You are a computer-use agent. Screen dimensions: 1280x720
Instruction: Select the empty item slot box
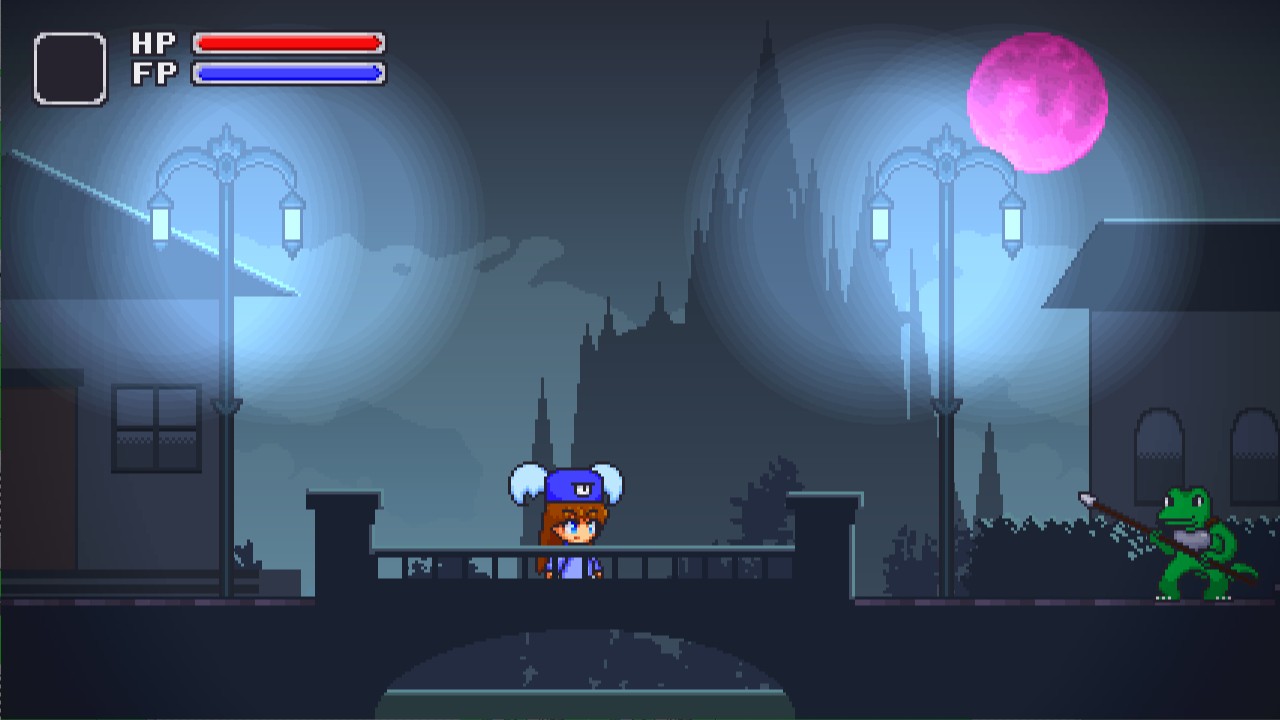[70, 69]
